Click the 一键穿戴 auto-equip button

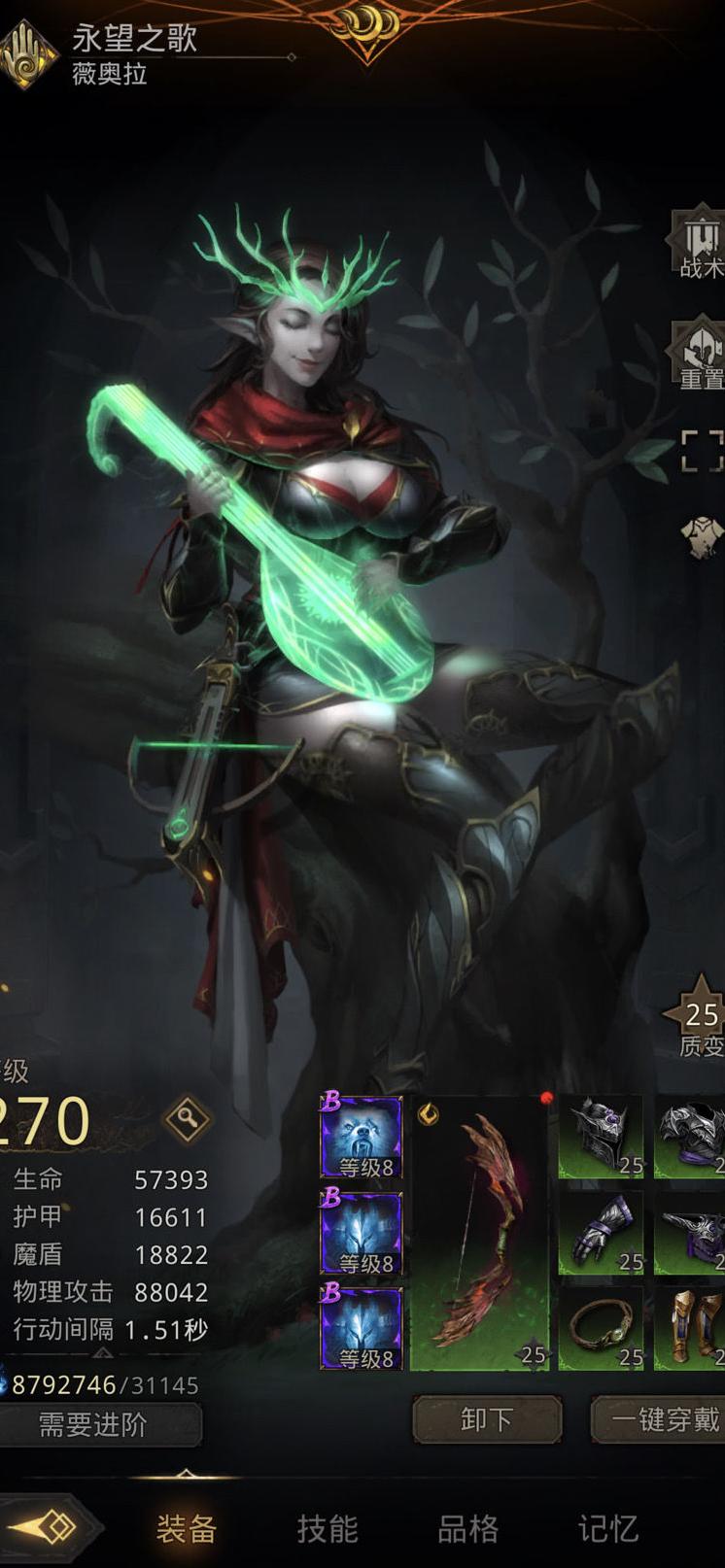[661, 1419]
